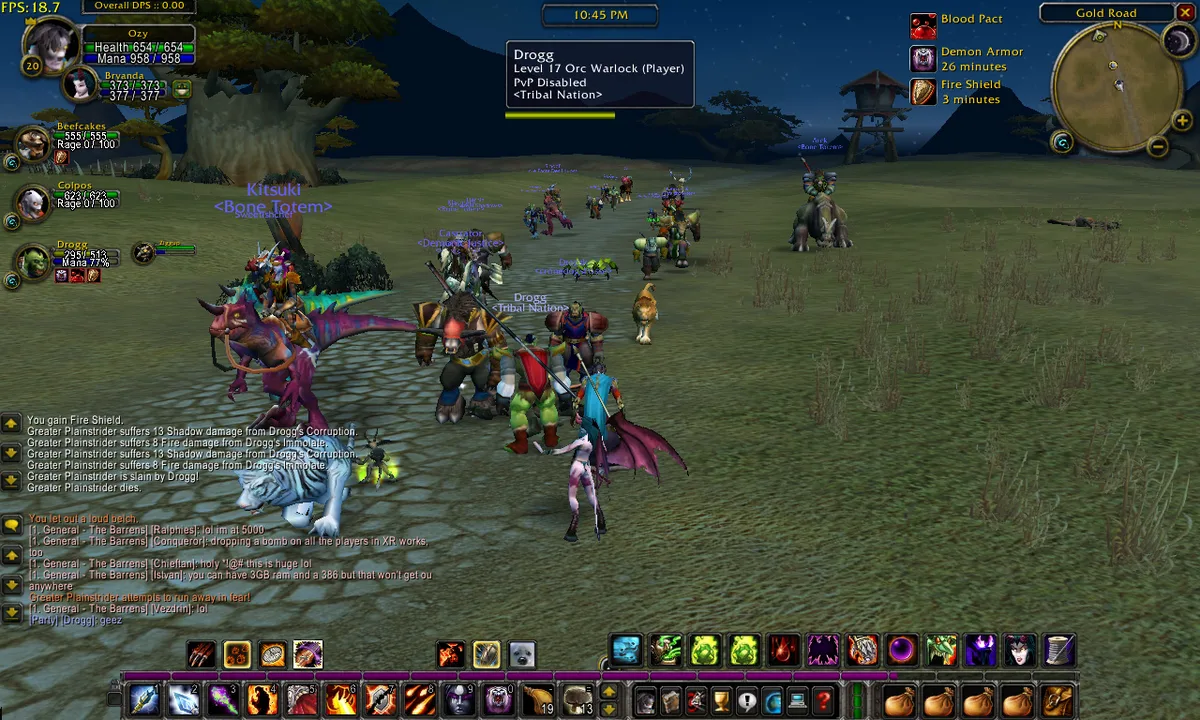This screenshot has height=720, width=1200.
Task: Click the seal pup pet bar icon
Action: (x=521, y=654)
